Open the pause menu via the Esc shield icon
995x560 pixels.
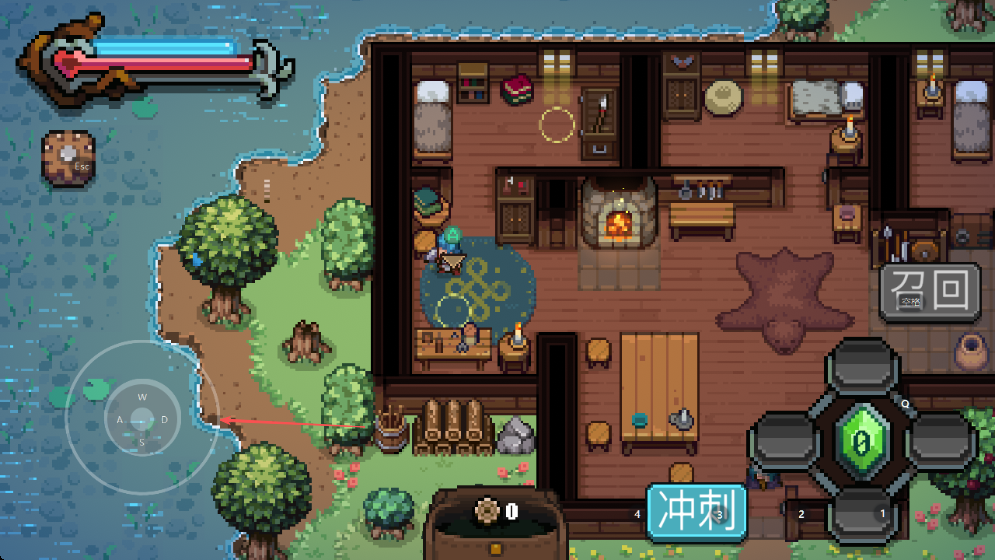[x=68, y=158]
